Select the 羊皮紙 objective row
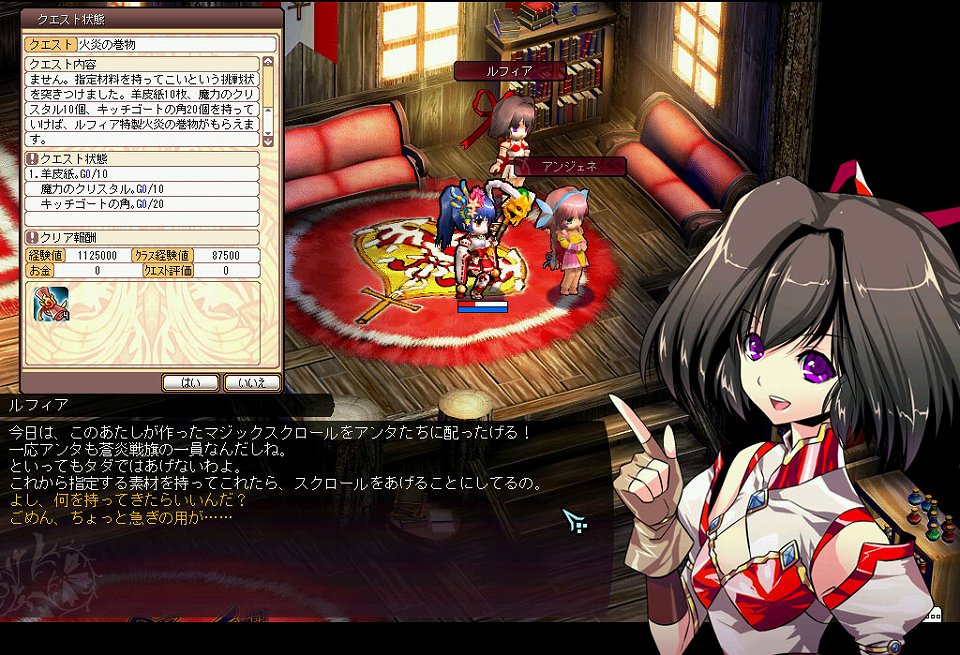This screenshot has height=655, width=960. (x=142, y=174)
